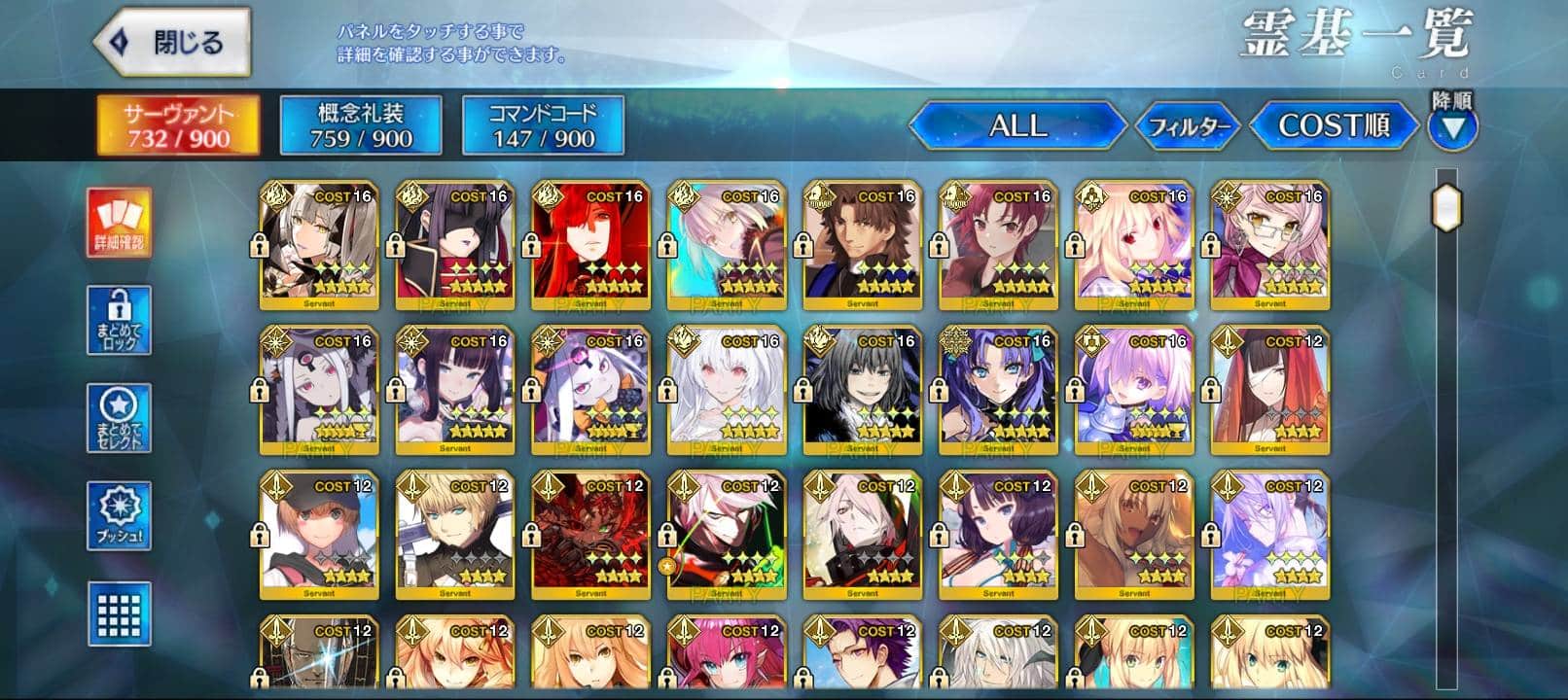Open the フィルター filter options
The image size is (1568, 700).
[1189, 126]
